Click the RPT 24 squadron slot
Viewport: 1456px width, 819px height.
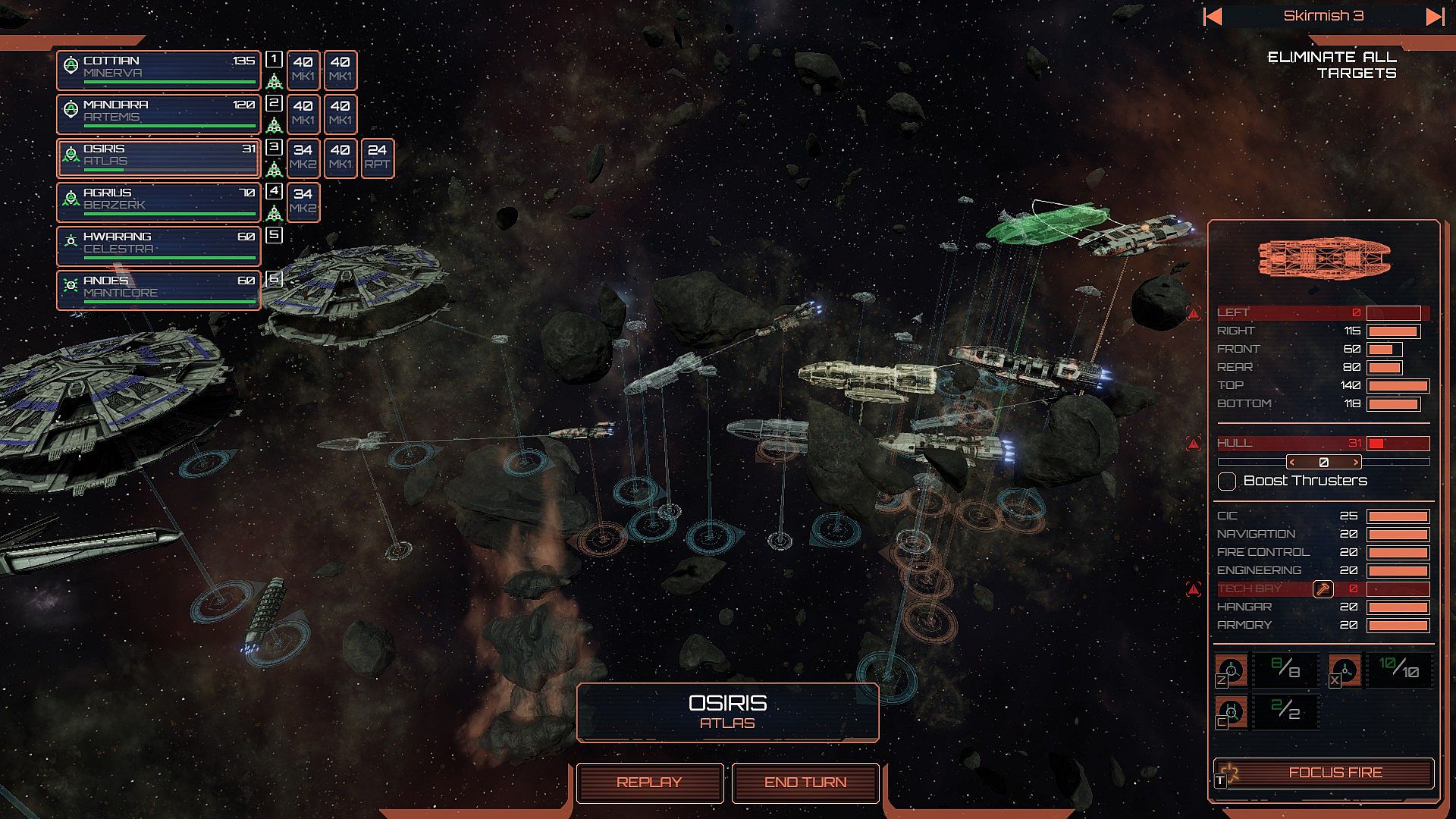(378, 158)
